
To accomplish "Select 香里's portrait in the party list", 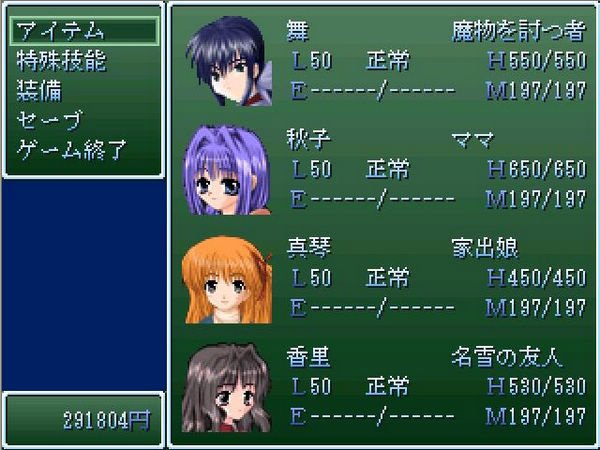I will point(222,385).
